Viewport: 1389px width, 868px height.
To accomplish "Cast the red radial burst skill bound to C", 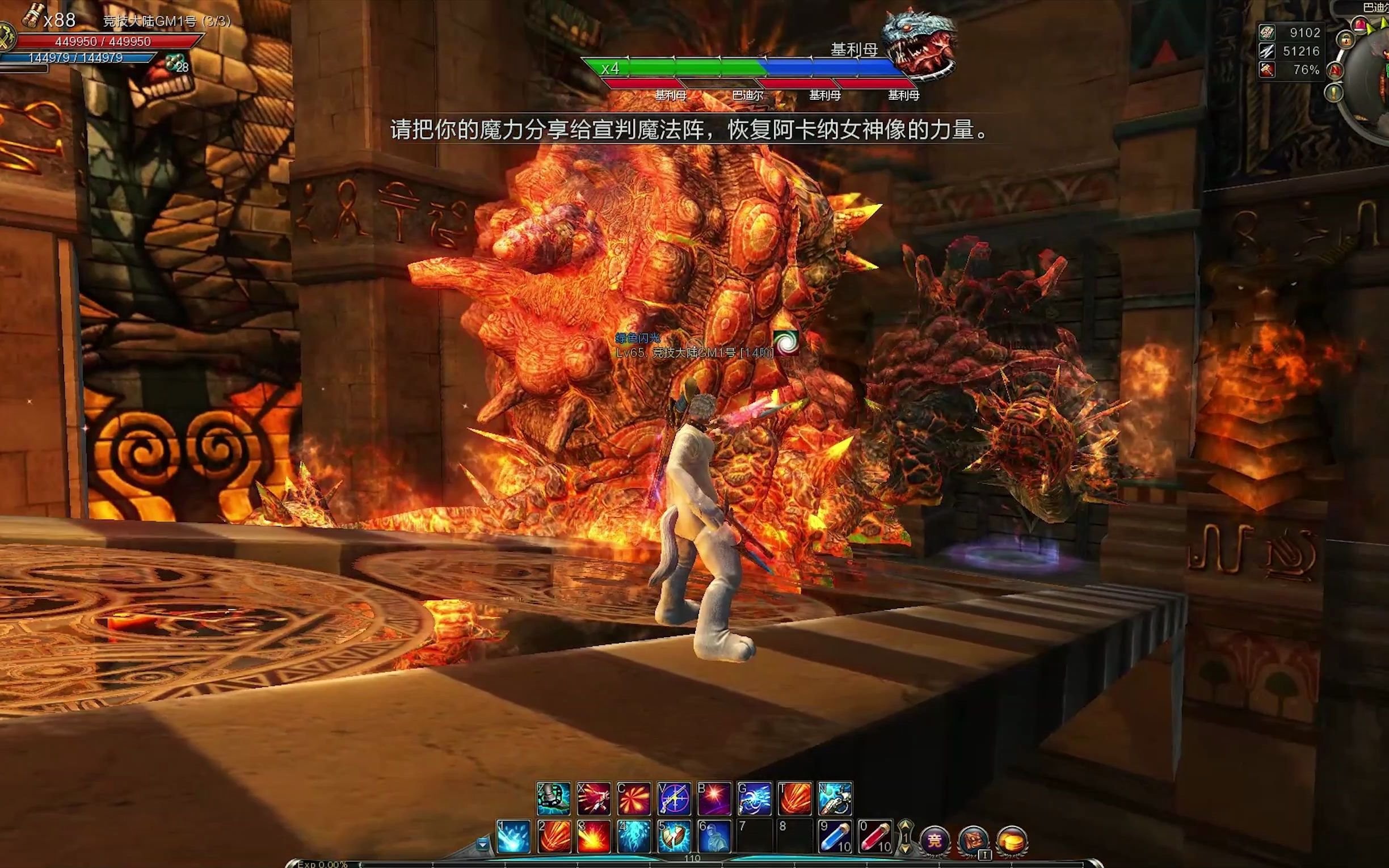I will [634, 798].
